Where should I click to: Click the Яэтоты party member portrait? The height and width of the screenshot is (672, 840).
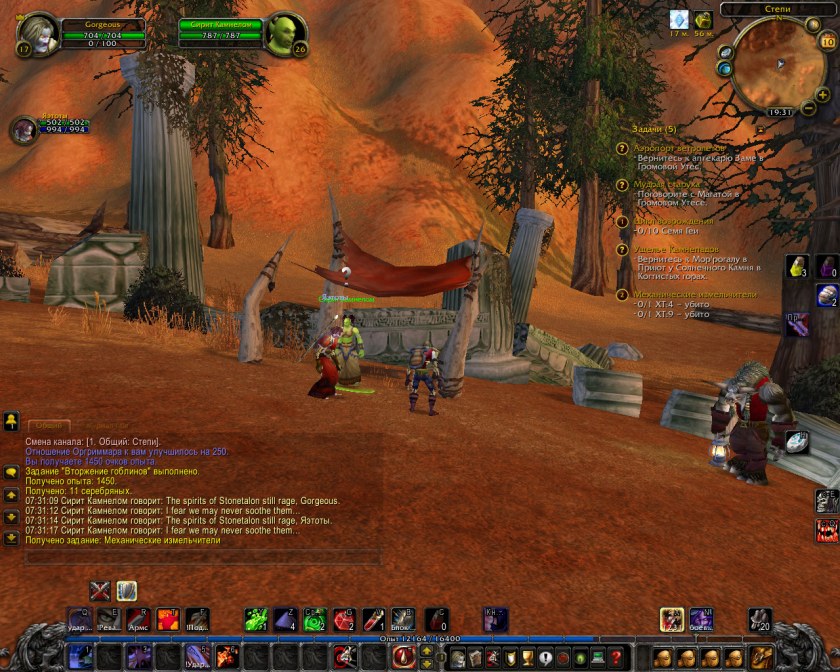coord(22,130)
